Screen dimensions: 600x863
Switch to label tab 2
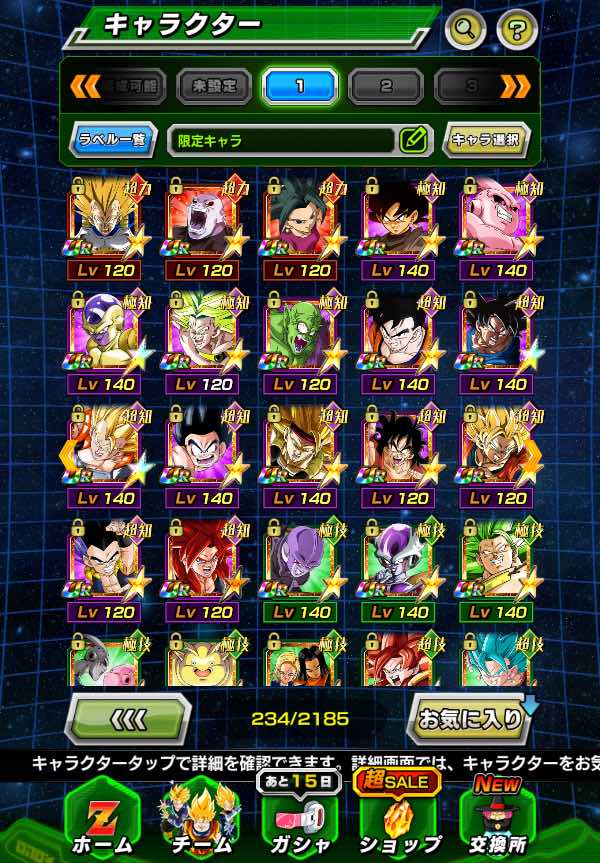(386, 87)
